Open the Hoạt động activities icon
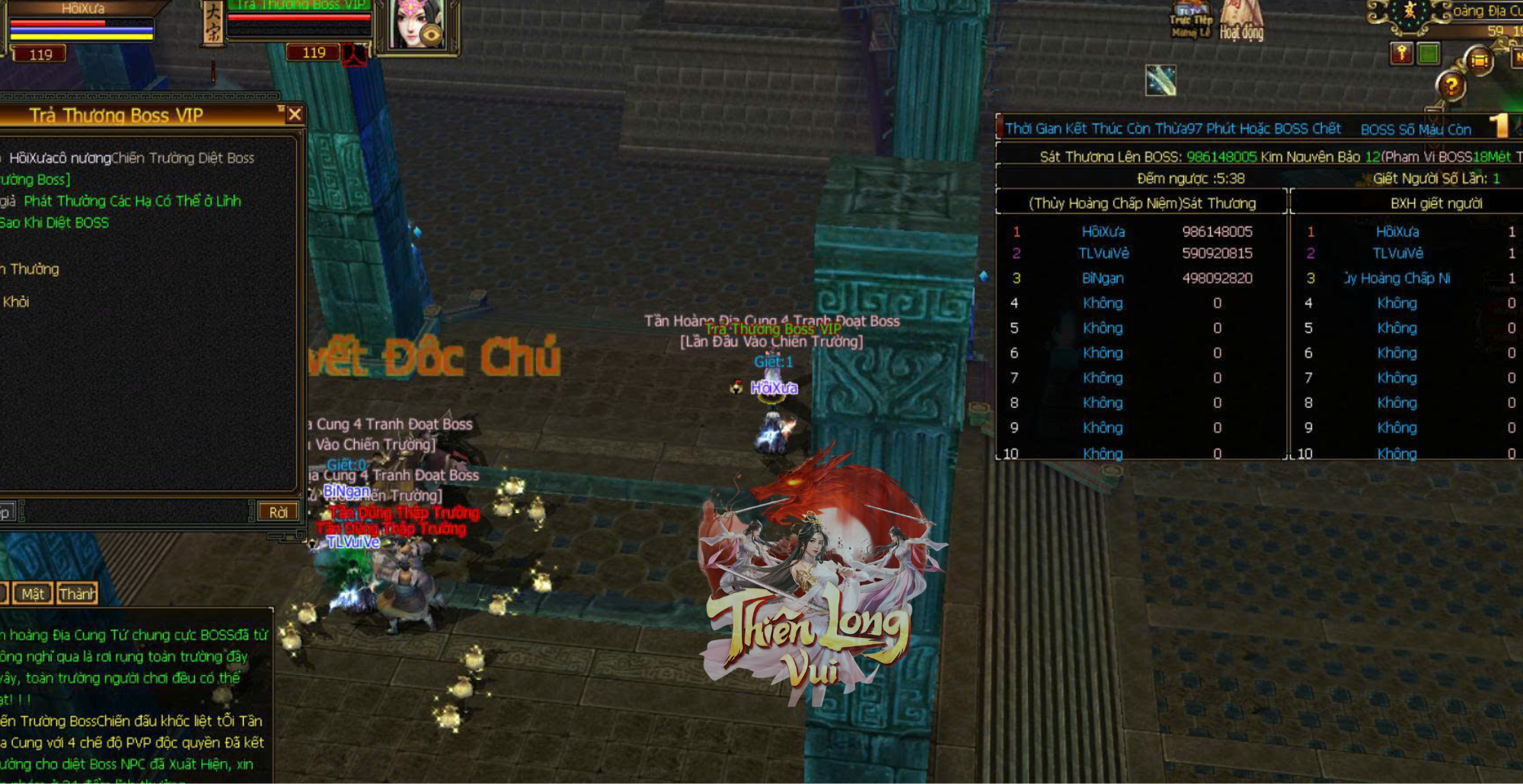The width and height of the screenshot is (1523, 784). [1241, 21]
